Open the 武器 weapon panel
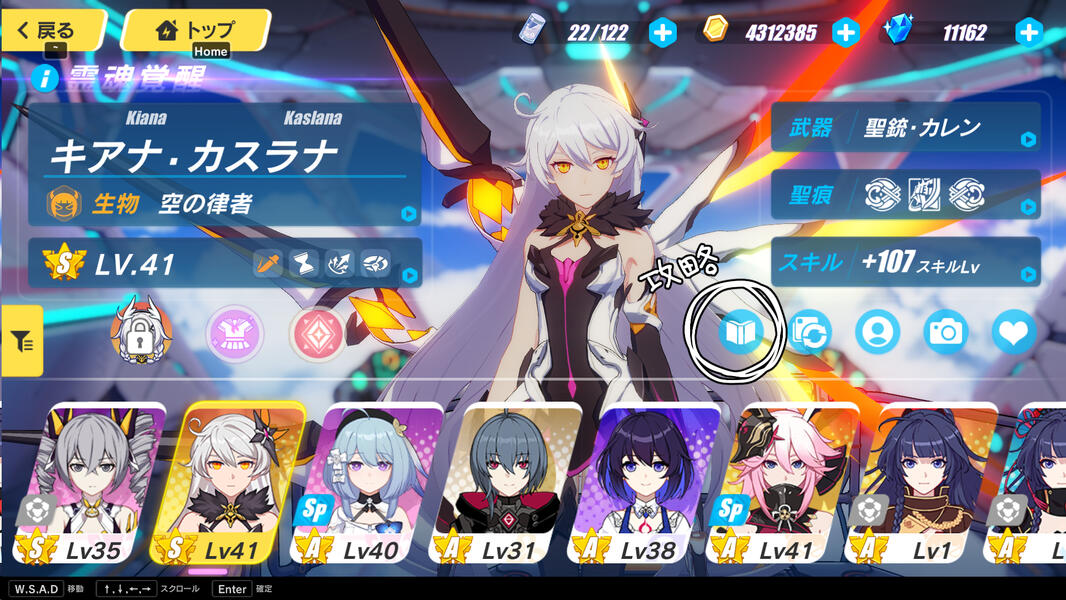This screenshot has width=1066, height=600. (x=905, y=128)
